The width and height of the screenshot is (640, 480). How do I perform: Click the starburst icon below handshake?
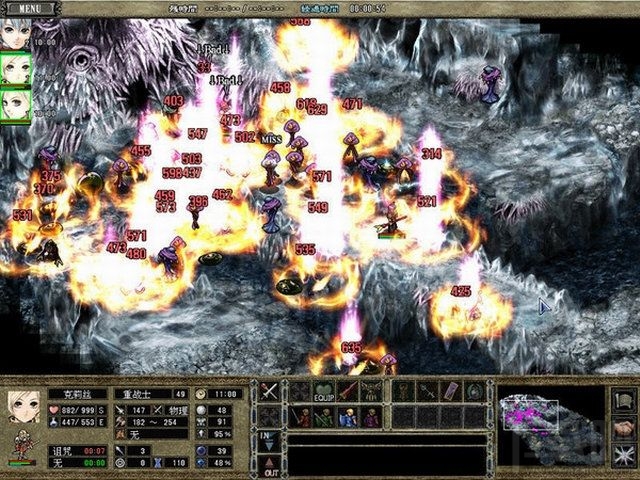click(x=623, y=457)
